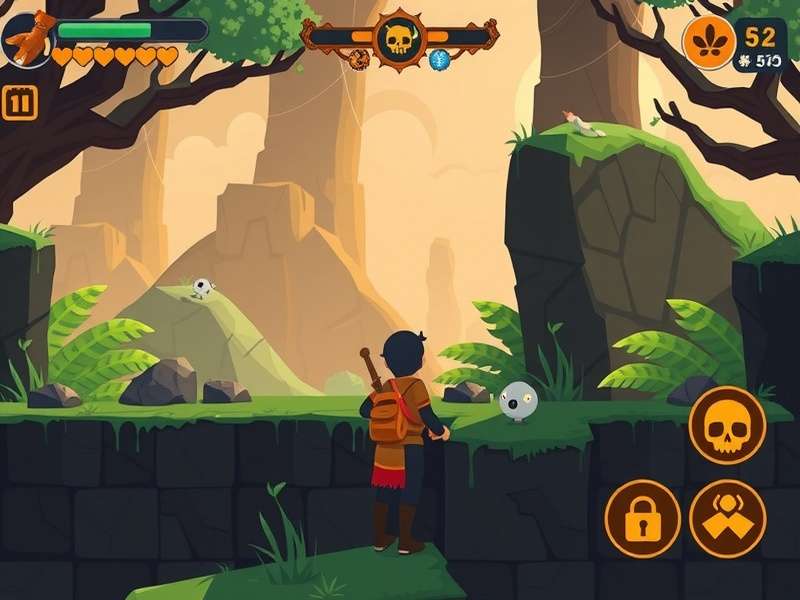800x600 pixels.
Task: Activate the chevron jump ability button
Action: (x=727, y=518)
